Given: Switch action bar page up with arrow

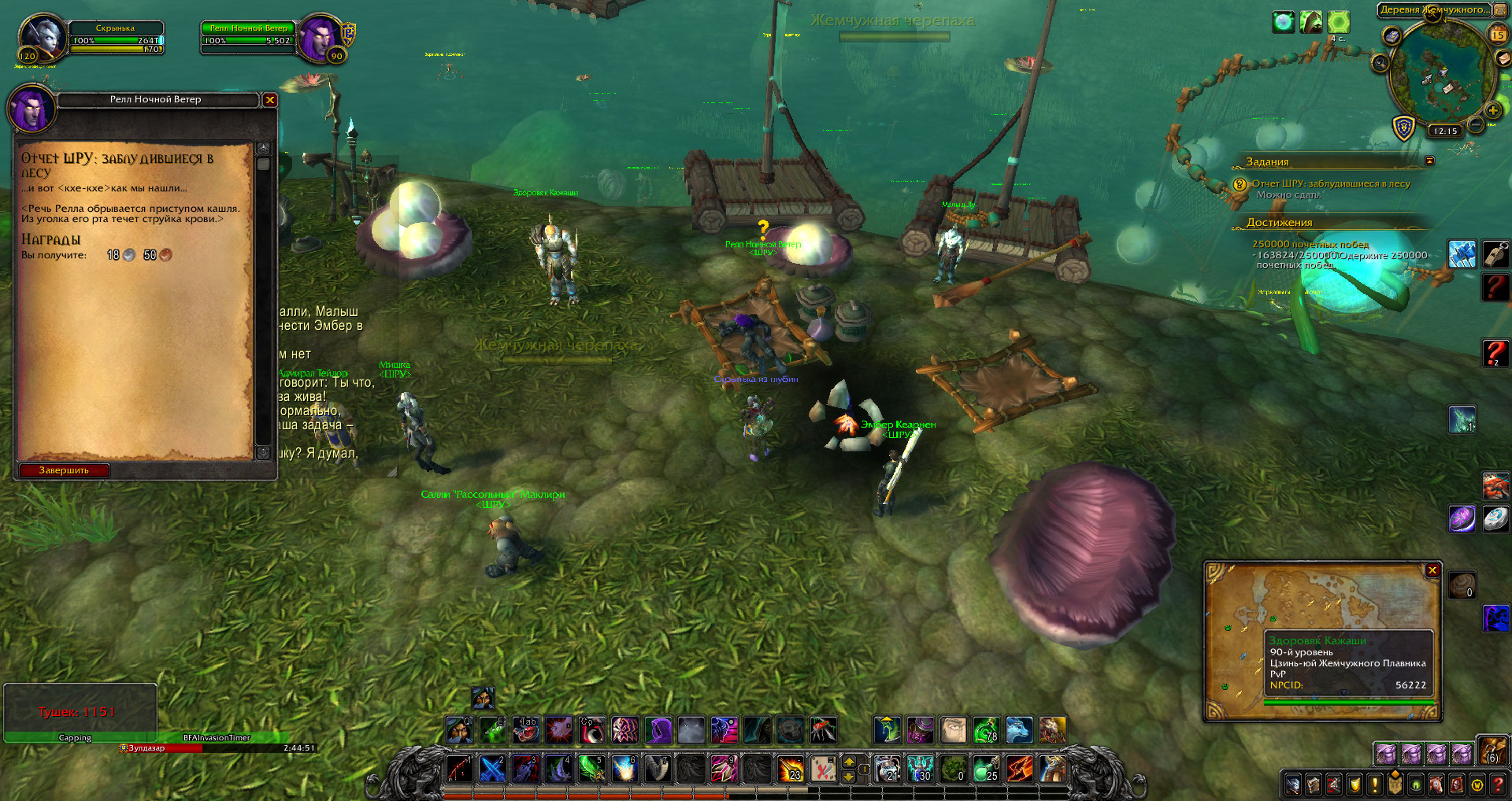Looking at the screenshot, I should 849,762.
